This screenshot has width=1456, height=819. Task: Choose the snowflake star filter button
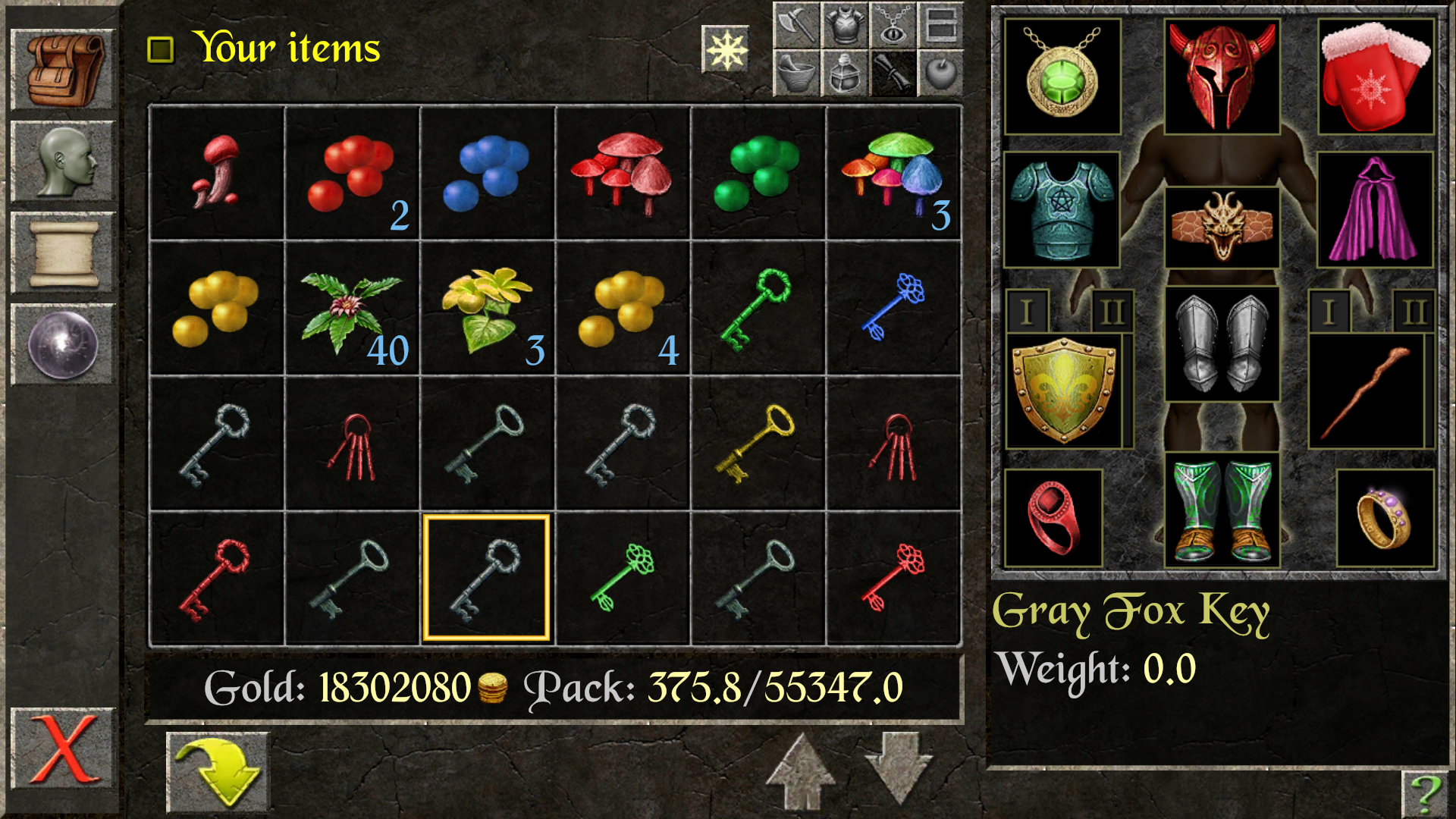[x=726, y=50]
